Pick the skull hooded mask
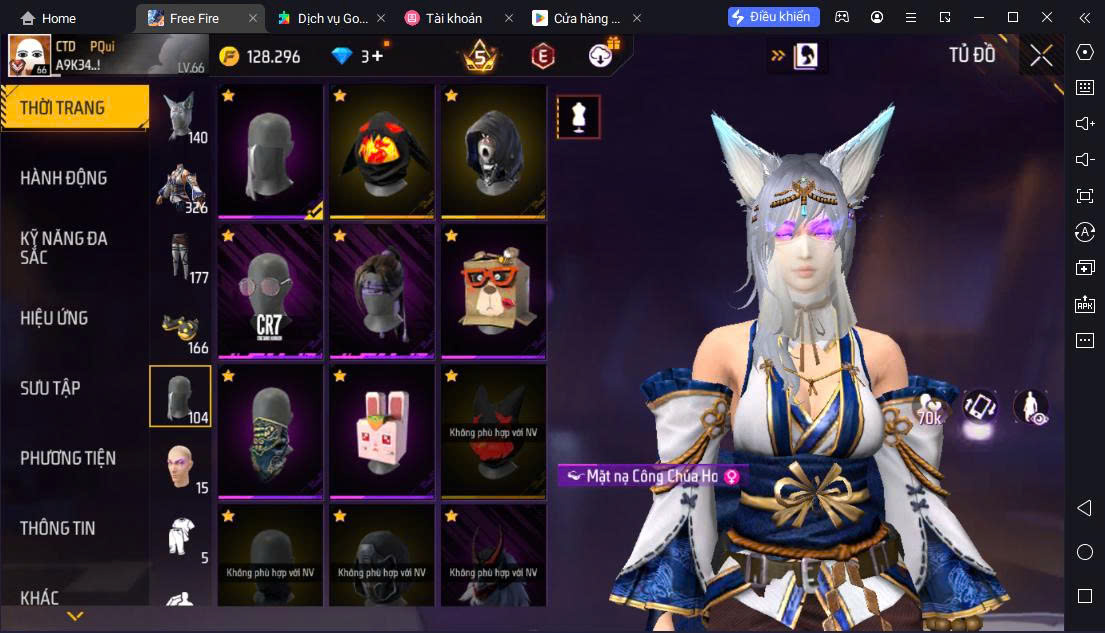Screen dimensions: 1105x633 [494, 151]
